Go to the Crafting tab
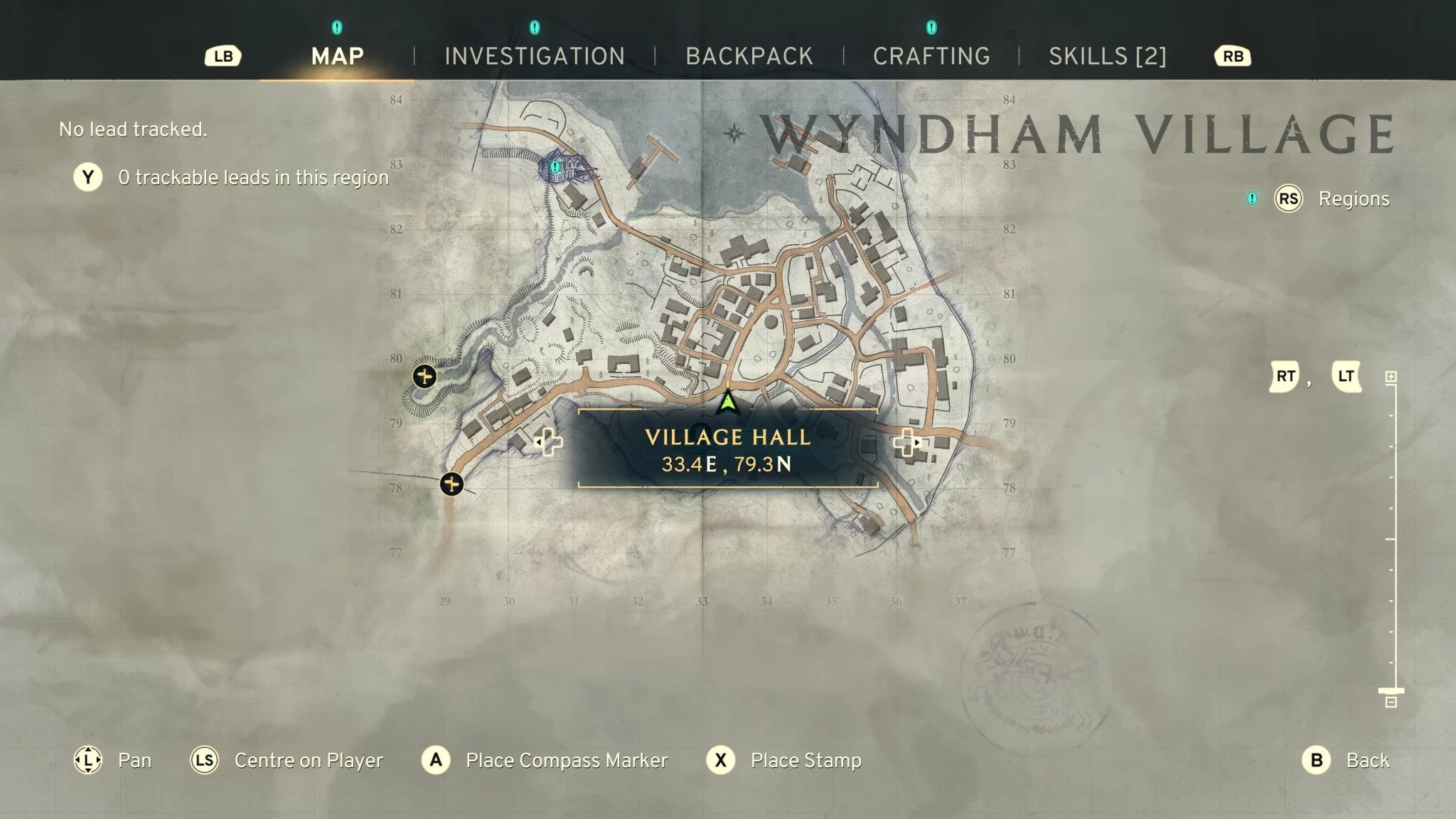The width and height of the screenshot is (1456, 819). click(931, 56)
